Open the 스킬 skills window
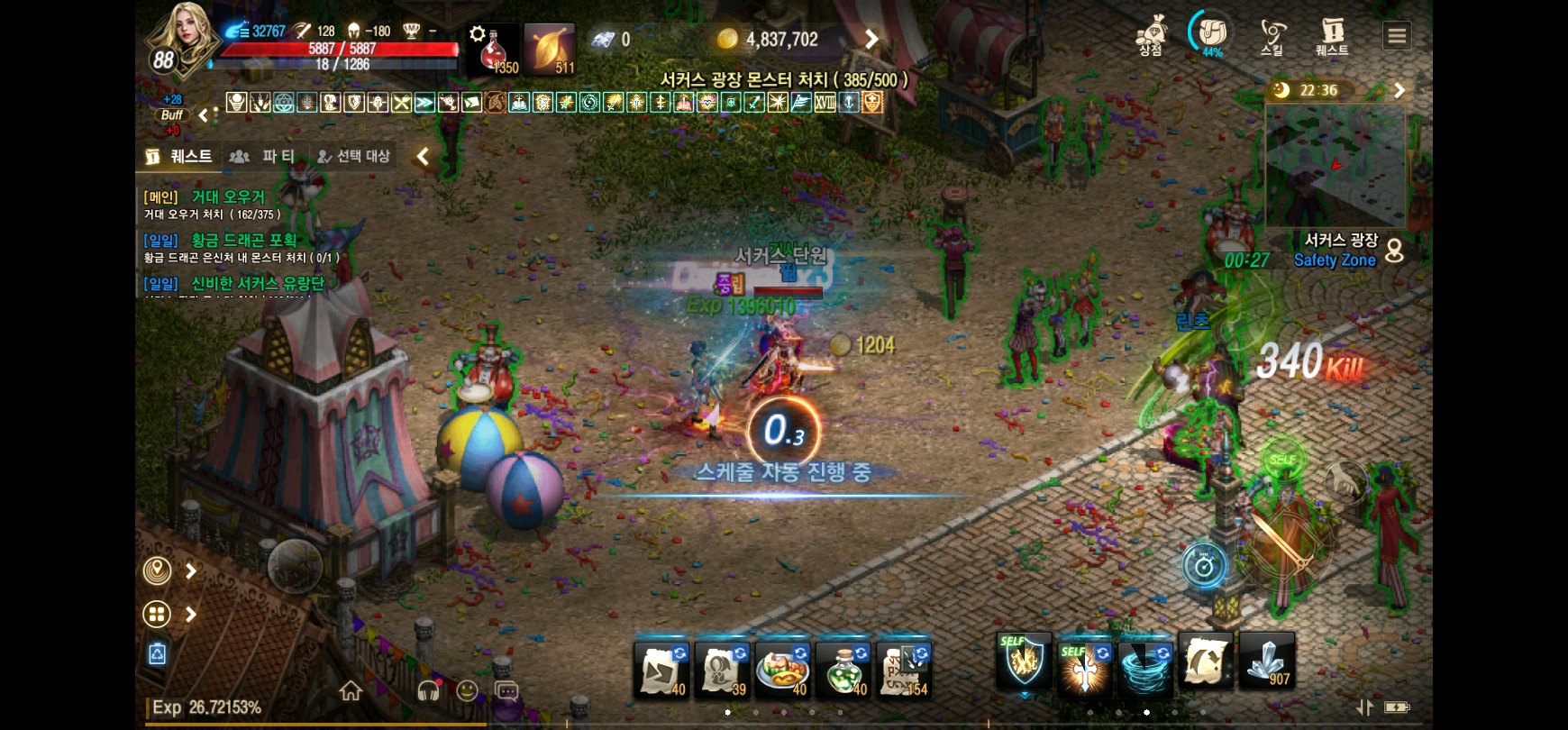This screenshot has width=1568, height=730. pos(1272,36)
